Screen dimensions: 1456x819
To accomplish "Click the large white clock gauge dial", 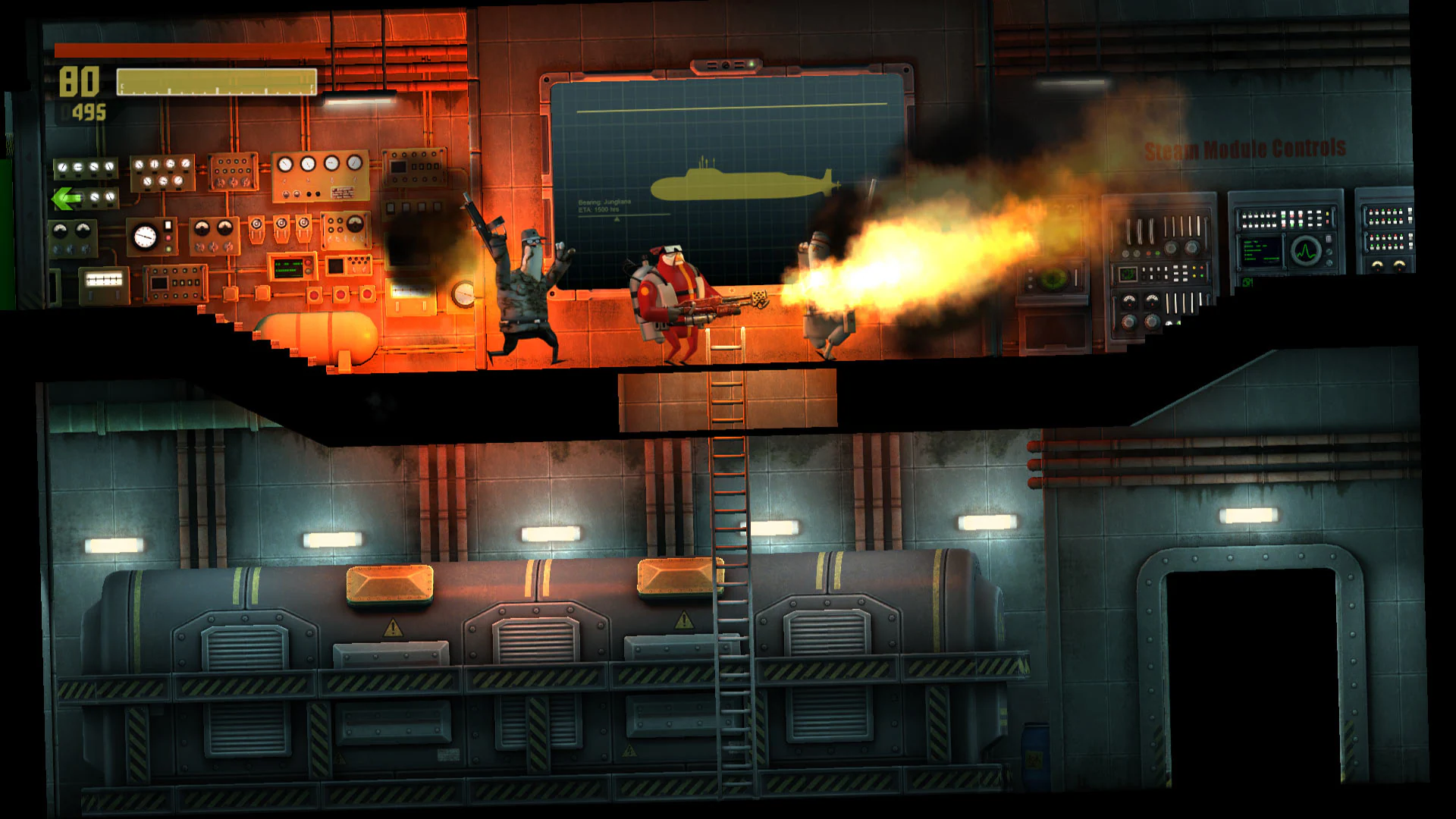I will (144, 237).
